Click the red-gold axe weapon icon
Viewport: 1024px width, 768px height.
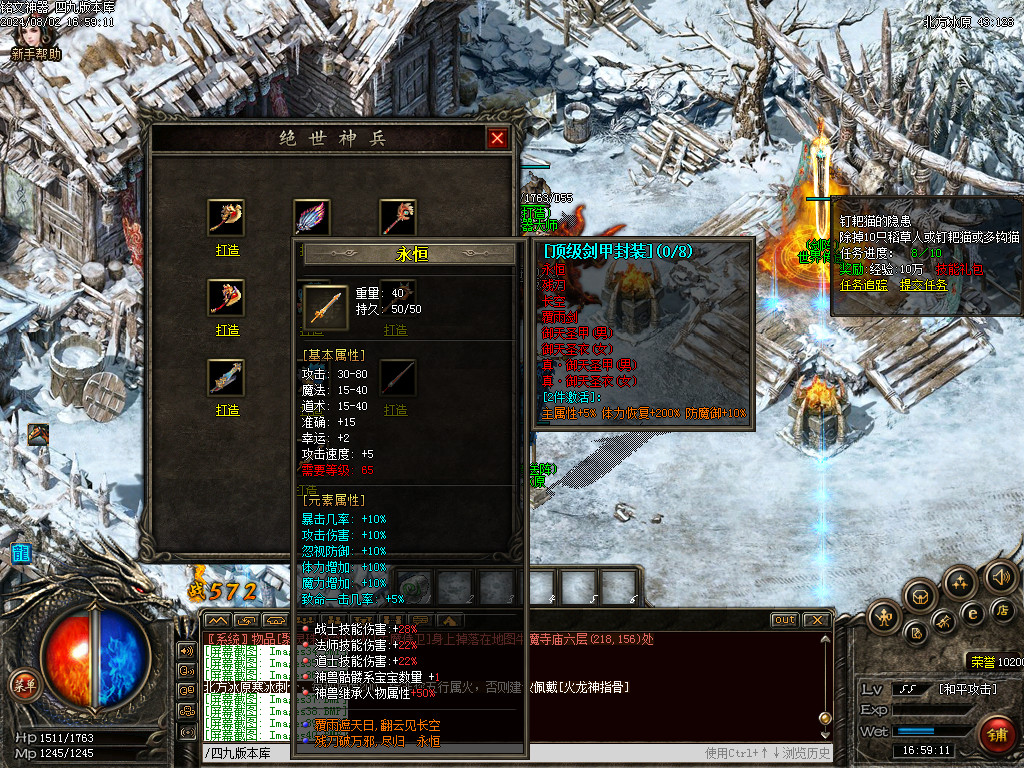(x=227, y=297)
